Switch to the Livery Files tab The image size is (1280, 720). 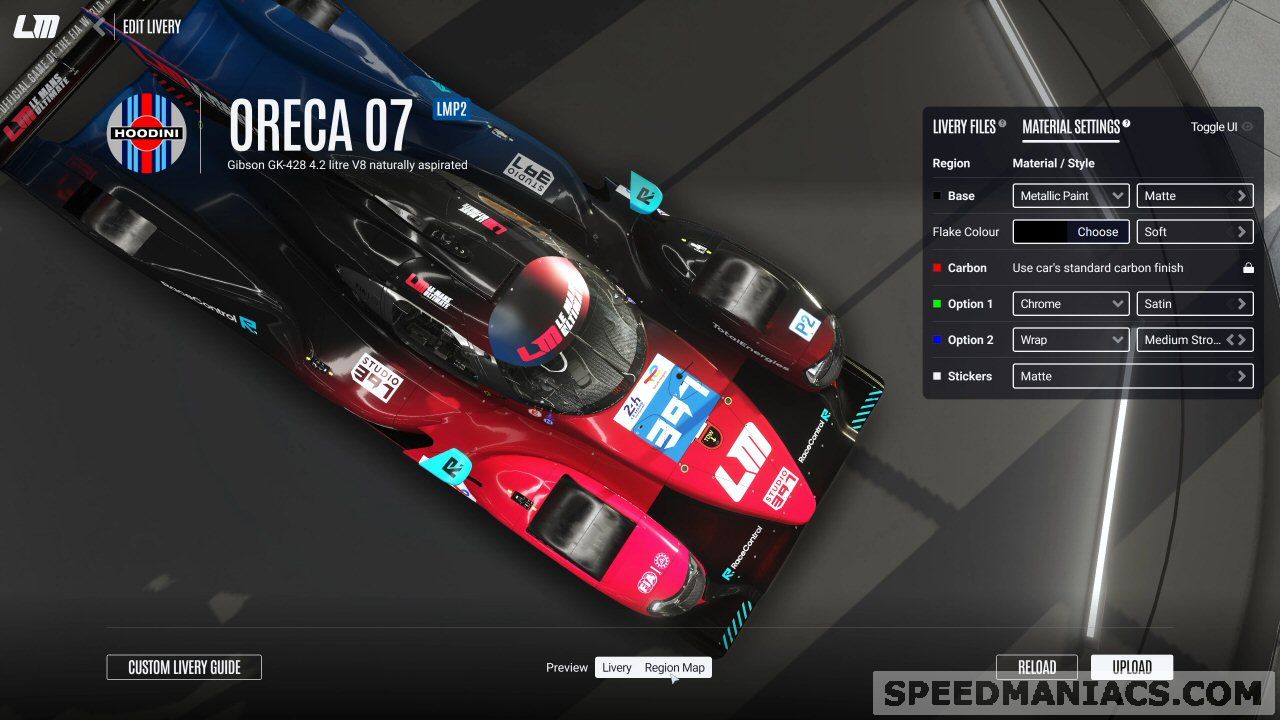[x=964, y=127]
